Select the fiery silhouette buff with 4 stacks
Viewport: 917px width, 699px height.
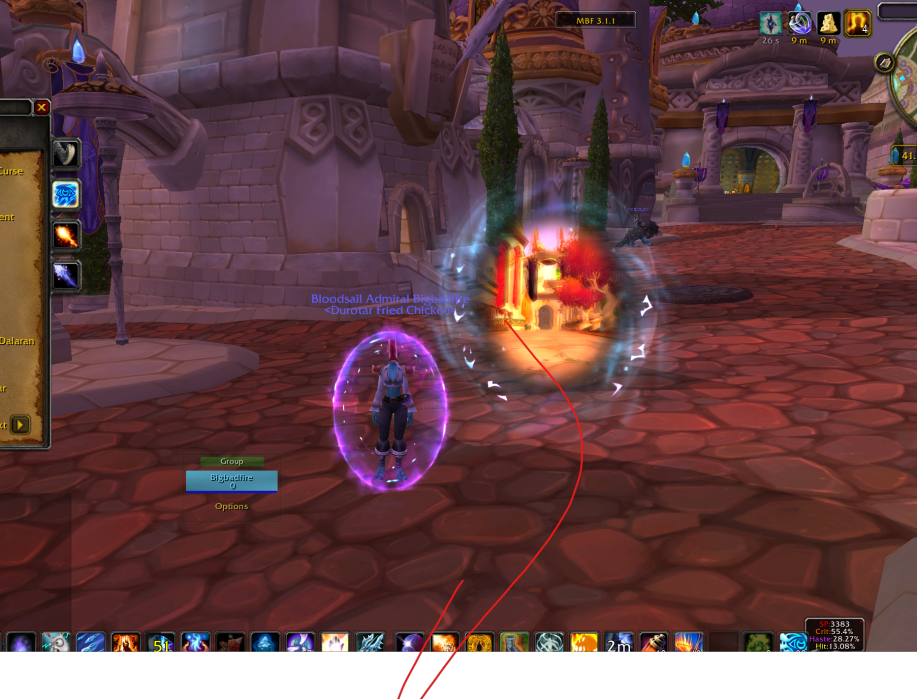click(857, 23)
